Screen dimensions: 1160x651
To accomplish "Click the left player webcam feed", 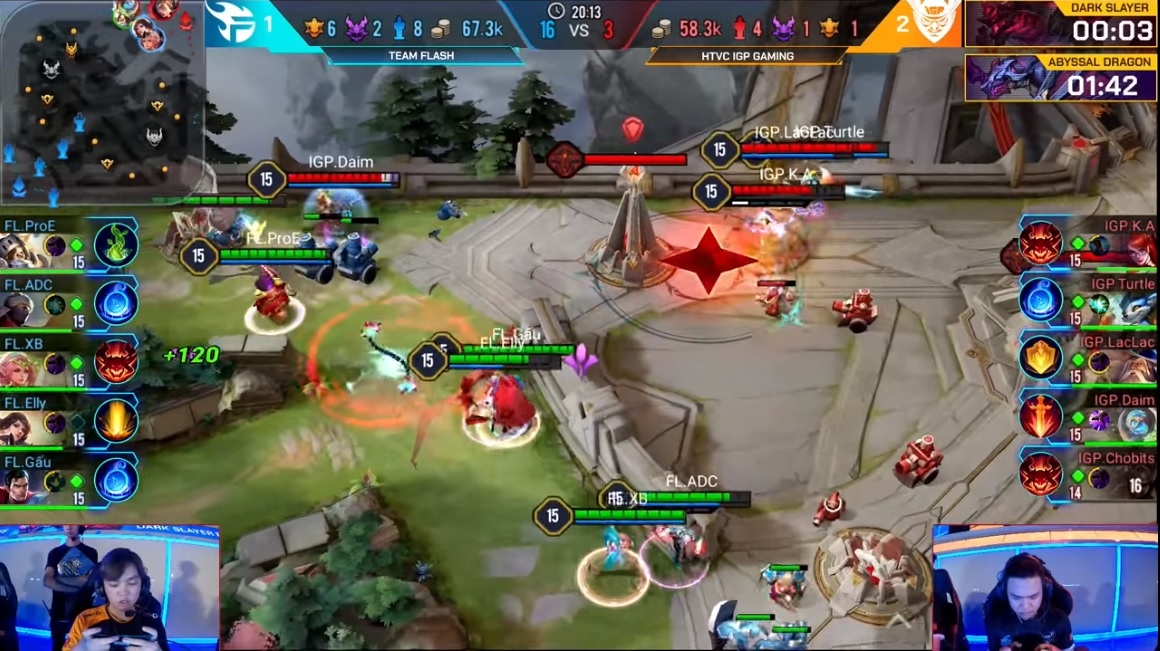I will click(x=110, y=588).
